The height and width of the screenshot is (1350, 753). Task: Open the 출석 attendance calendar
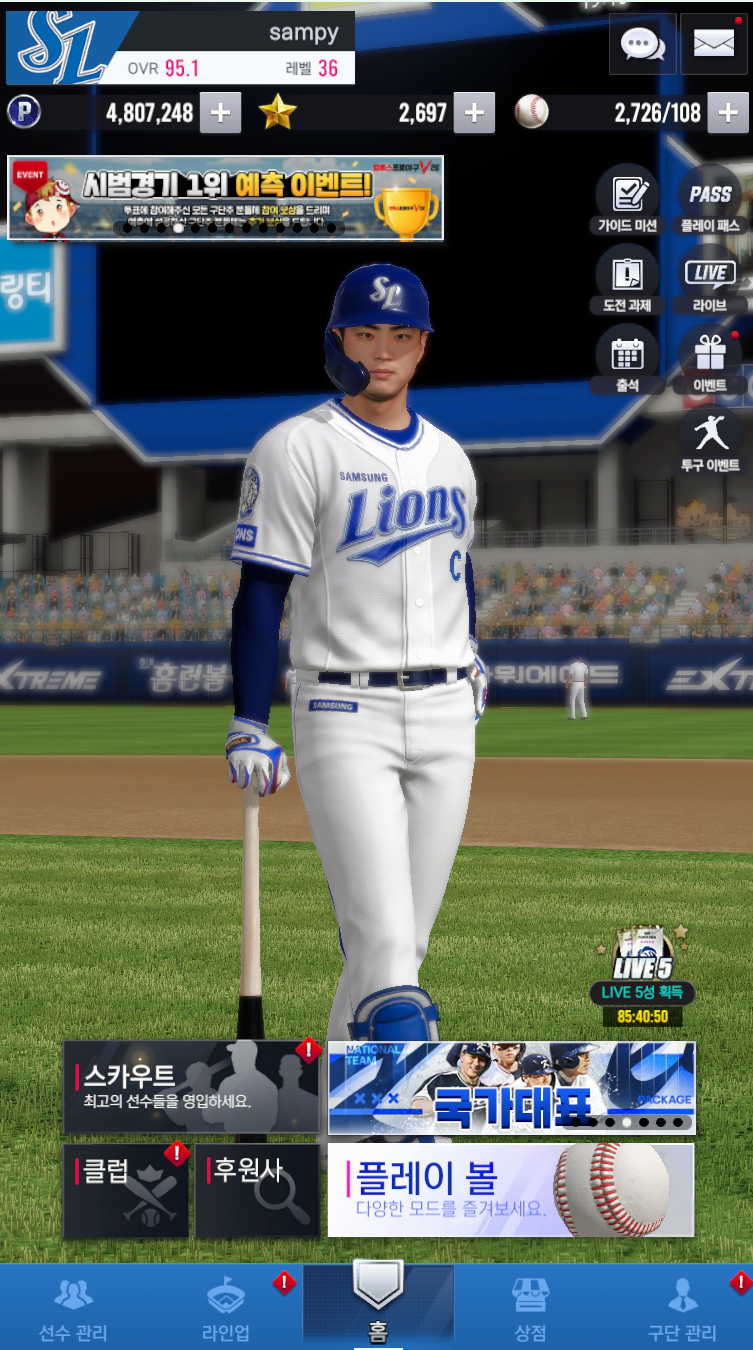point(627,359)
